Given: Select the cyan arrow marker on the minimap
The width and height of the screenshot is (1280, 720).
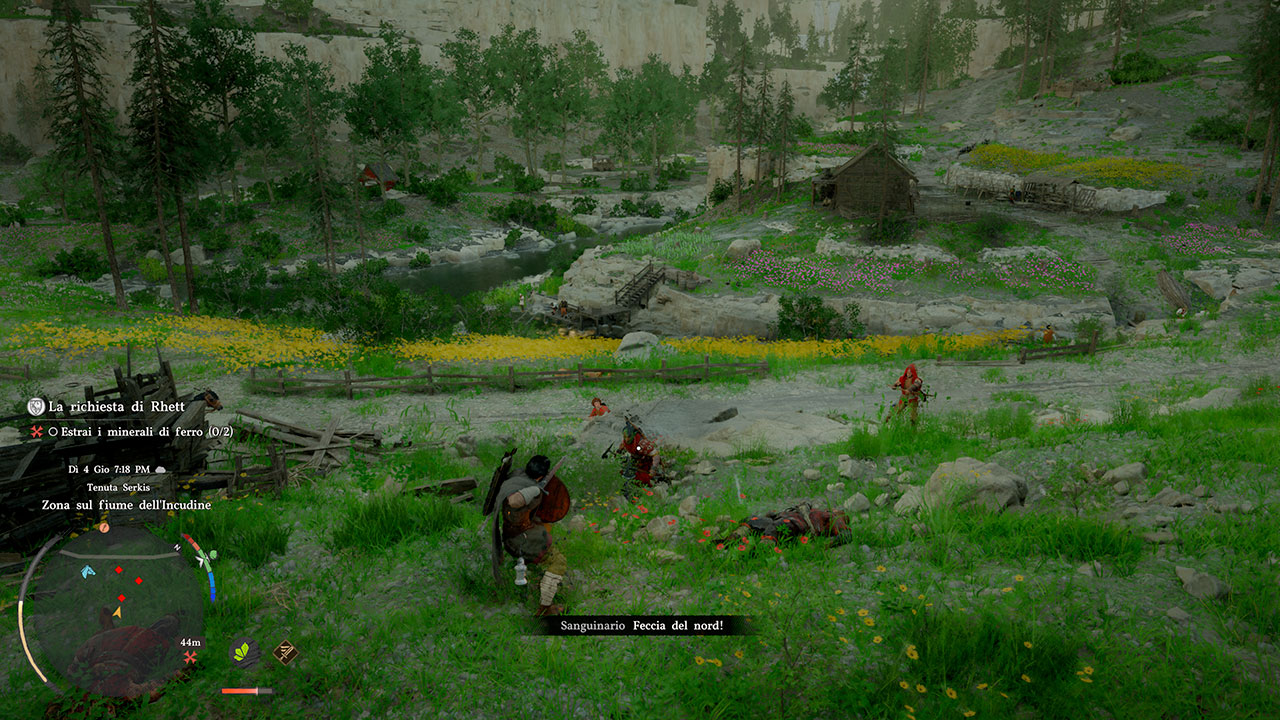Looking at the screenshot, I should (87, 570).
